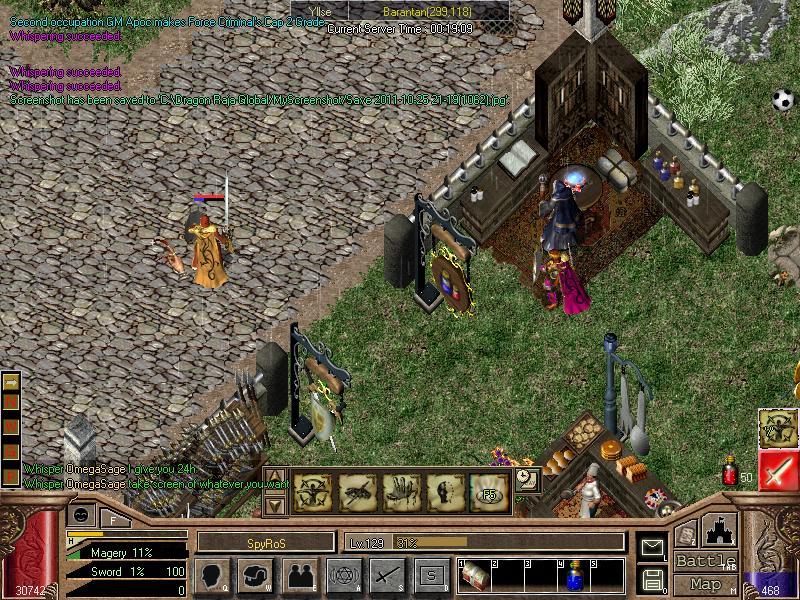The image size is (800, 600).
Task: Open the hexagram magic button
Action: [x=343, y=575]
